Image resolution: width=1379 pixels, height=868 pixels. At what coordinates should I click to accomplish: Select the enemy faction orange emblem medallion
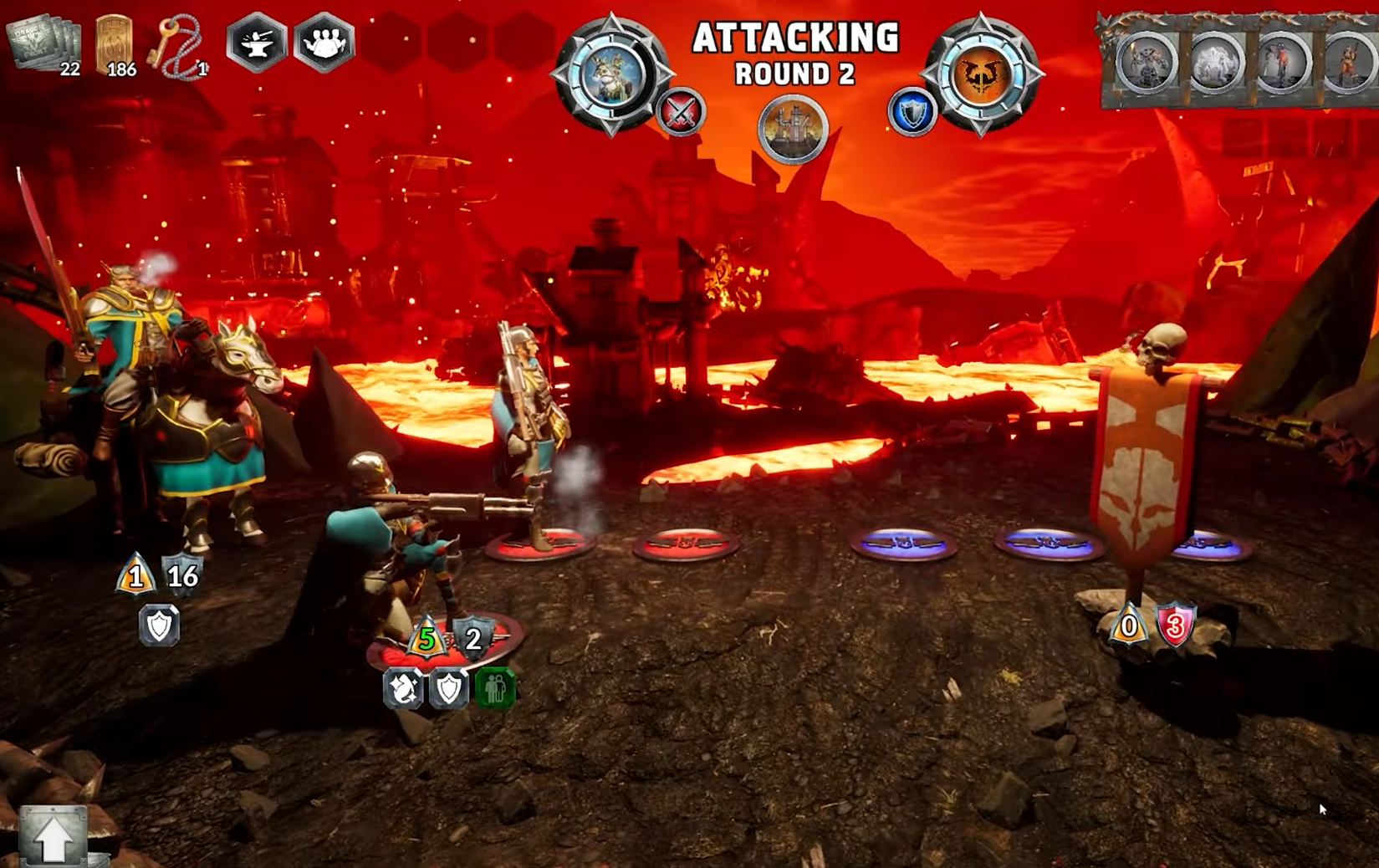(x=982, y=74)
